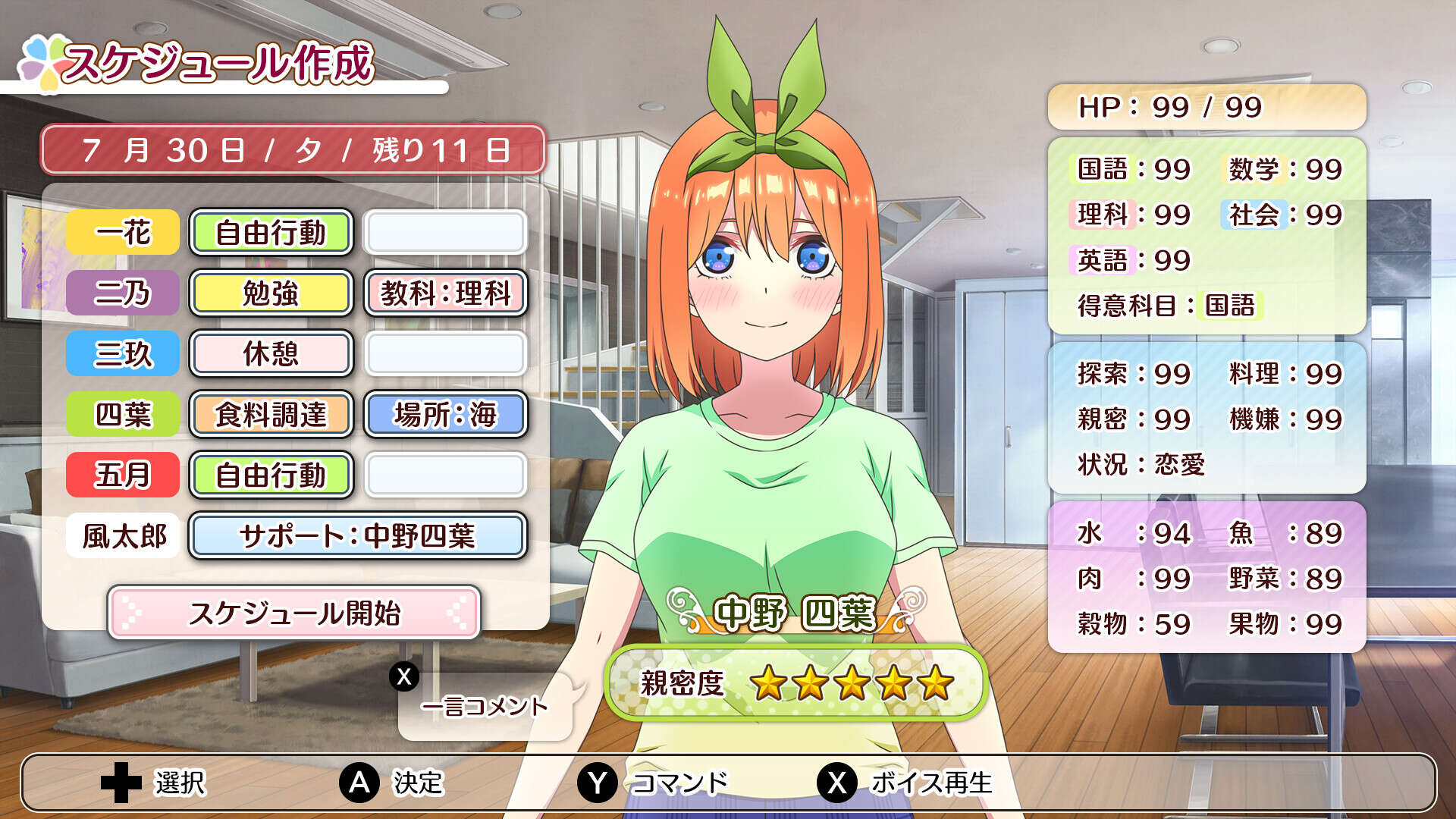This screenshot has width=1456, height=819.
Task: Toggle 風太郎's サポート:中野四葉 setting
Action: [356, 536]
